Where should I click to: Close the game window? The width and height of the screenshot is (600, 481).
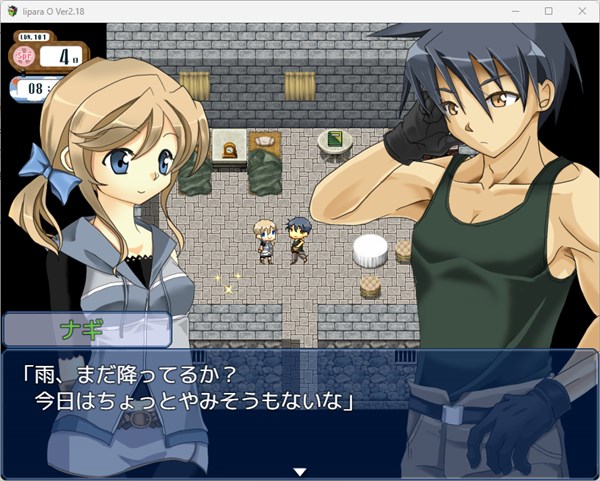point(582,10)
